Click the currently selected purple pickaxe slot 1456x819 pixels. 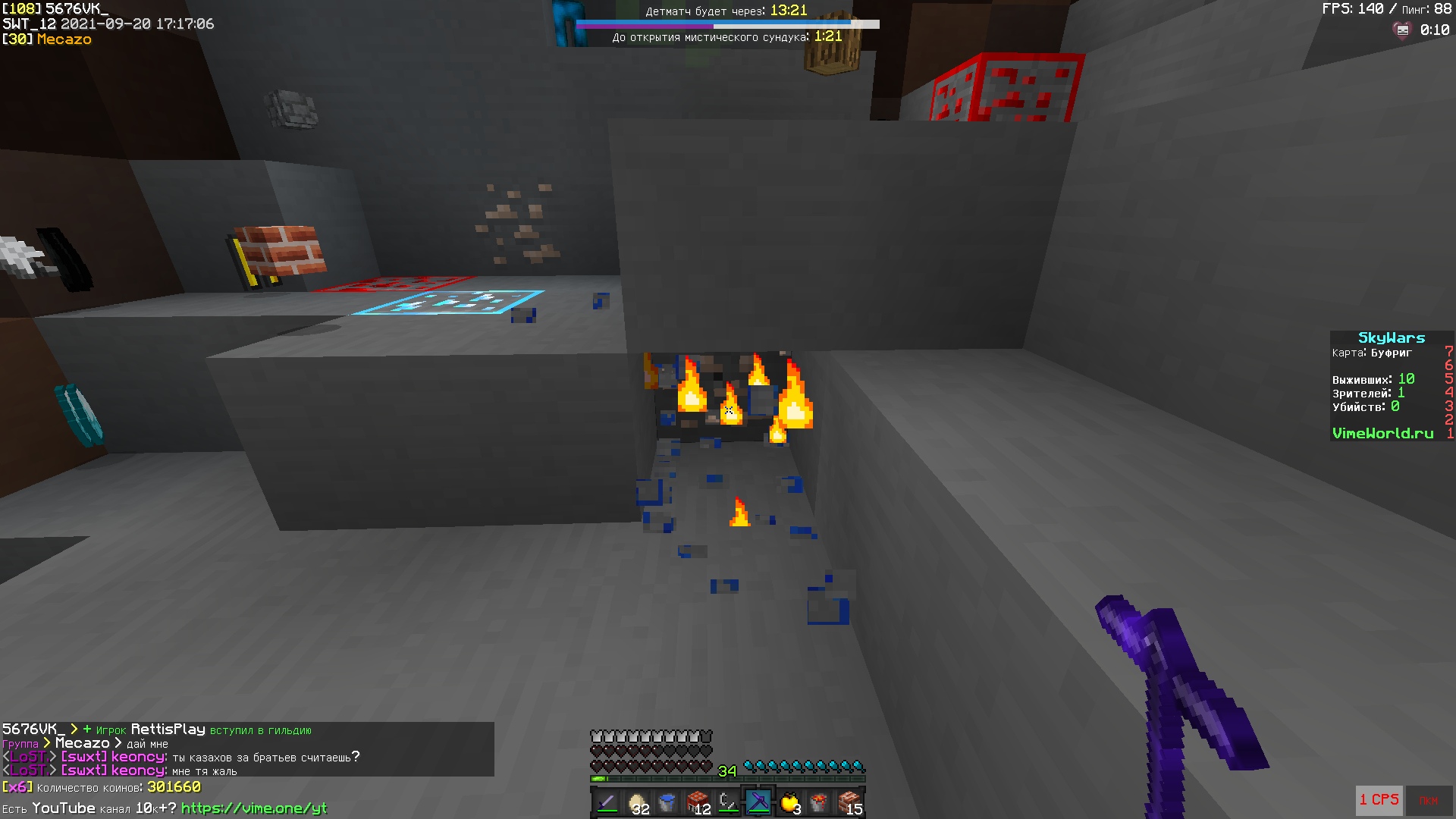pos(758,800)
